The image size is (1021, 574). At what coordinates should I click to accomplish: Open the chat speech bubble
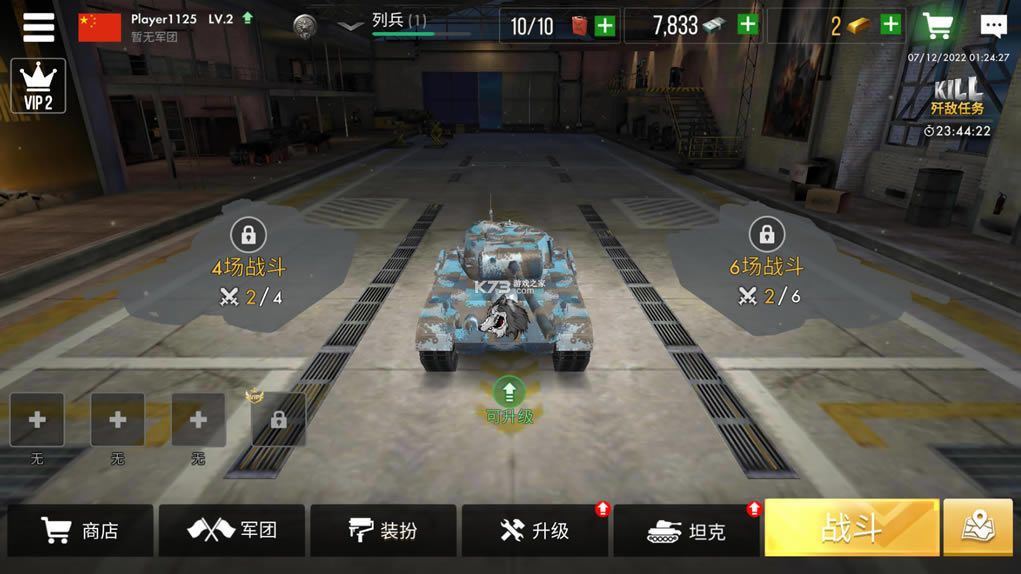(x=993, y=26)
